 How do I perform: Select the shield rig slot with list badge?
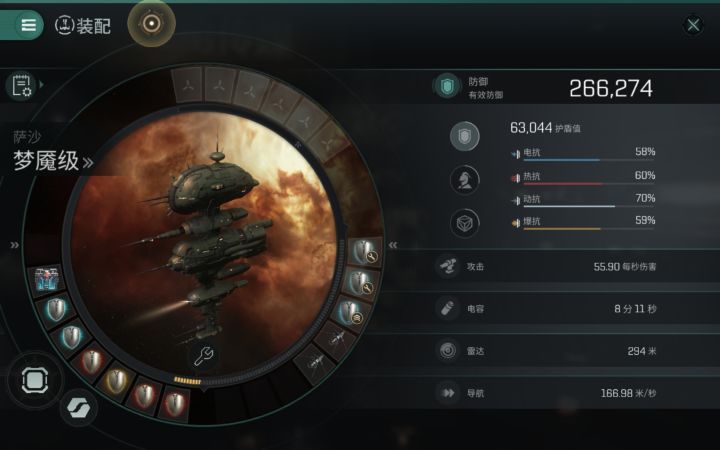(352, 312)
